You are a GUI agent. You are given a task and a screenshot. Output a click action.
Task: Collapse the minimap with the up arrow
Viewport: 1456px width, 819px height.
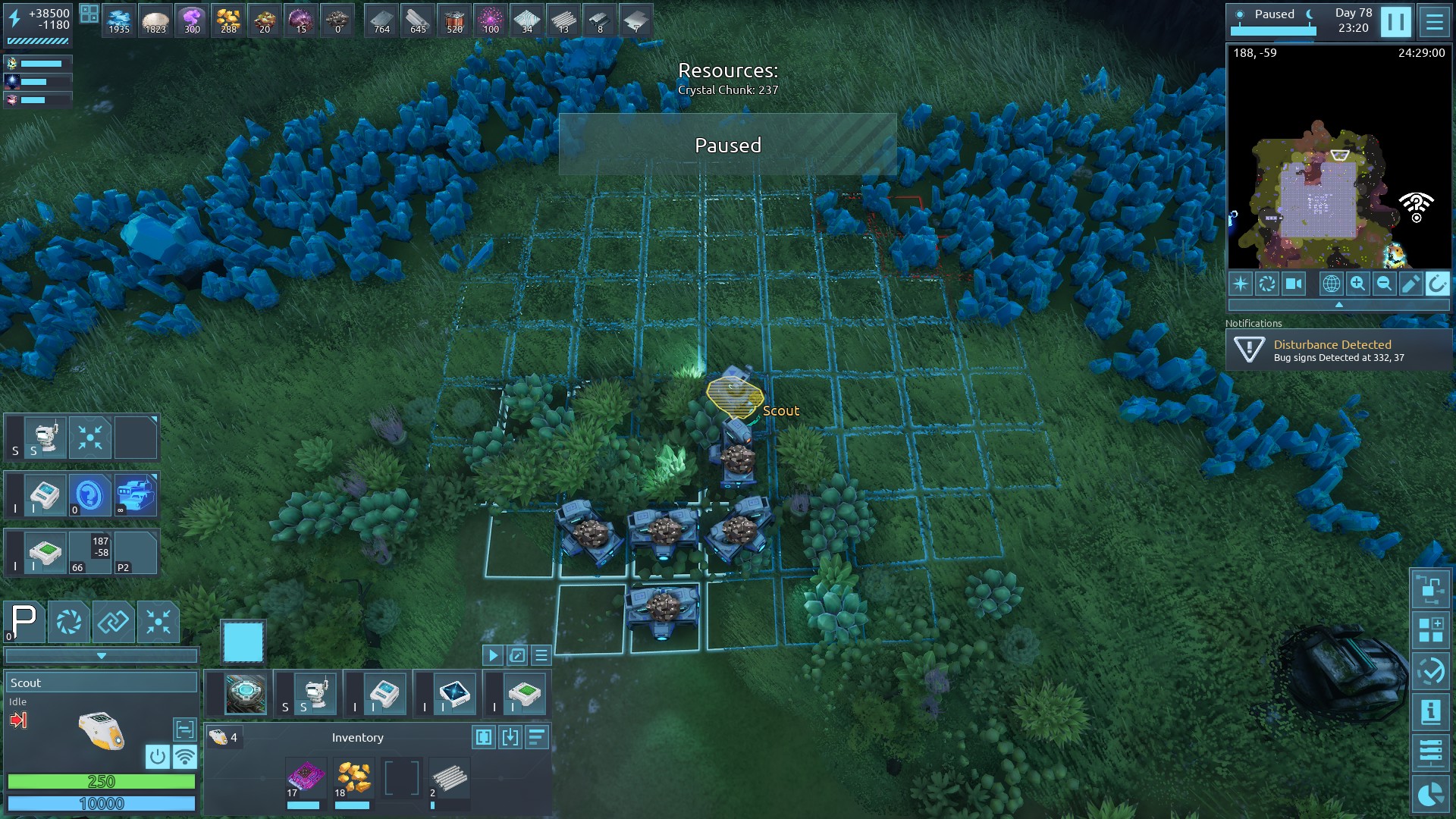click(x=1338, y=305)
